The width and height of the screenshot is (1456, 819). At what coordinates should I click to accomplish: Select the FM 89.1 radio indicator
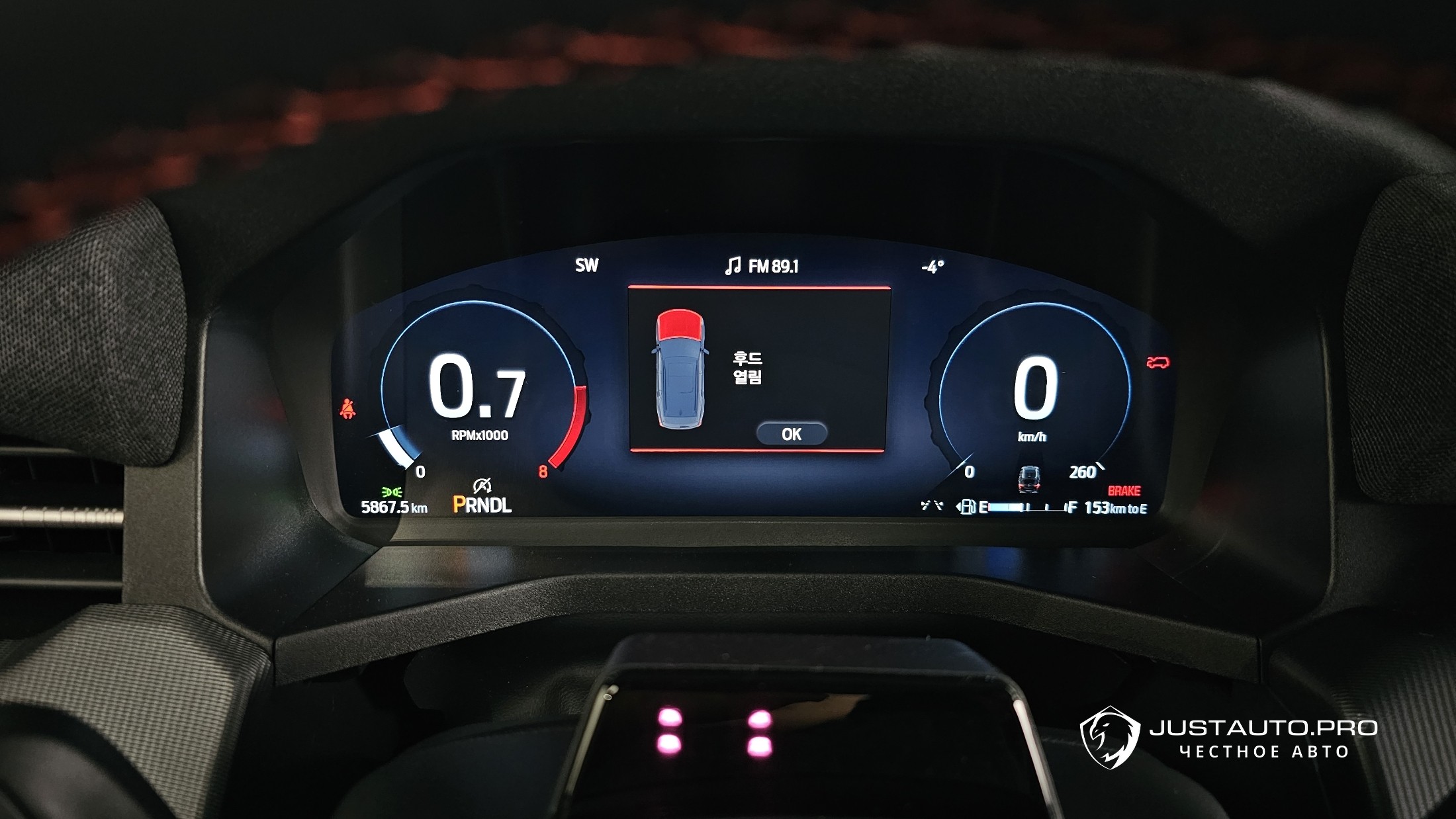click(x=762, y=266)
